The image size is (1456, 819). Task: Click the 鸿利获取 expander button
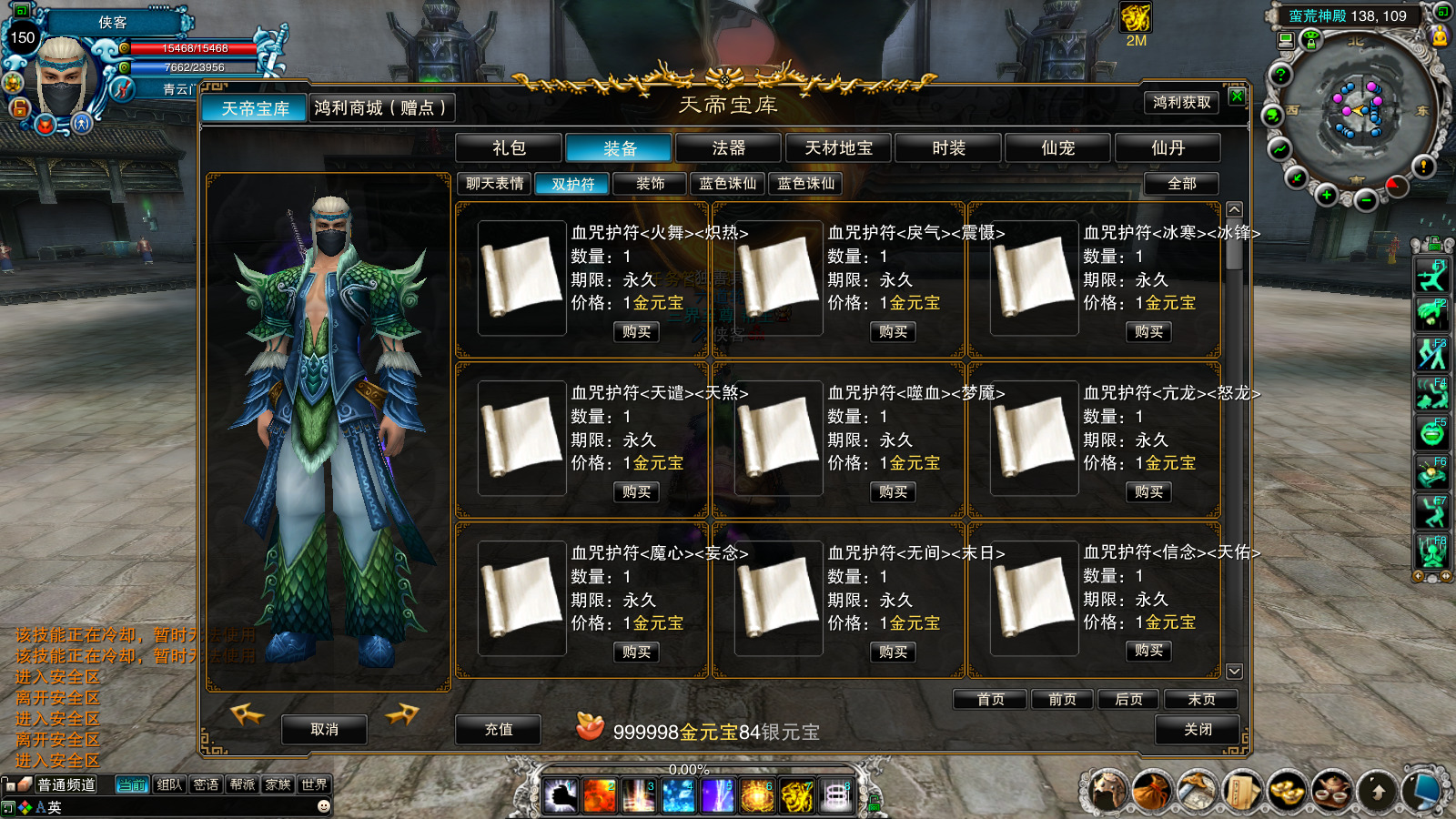click(x=1181, y=104)
